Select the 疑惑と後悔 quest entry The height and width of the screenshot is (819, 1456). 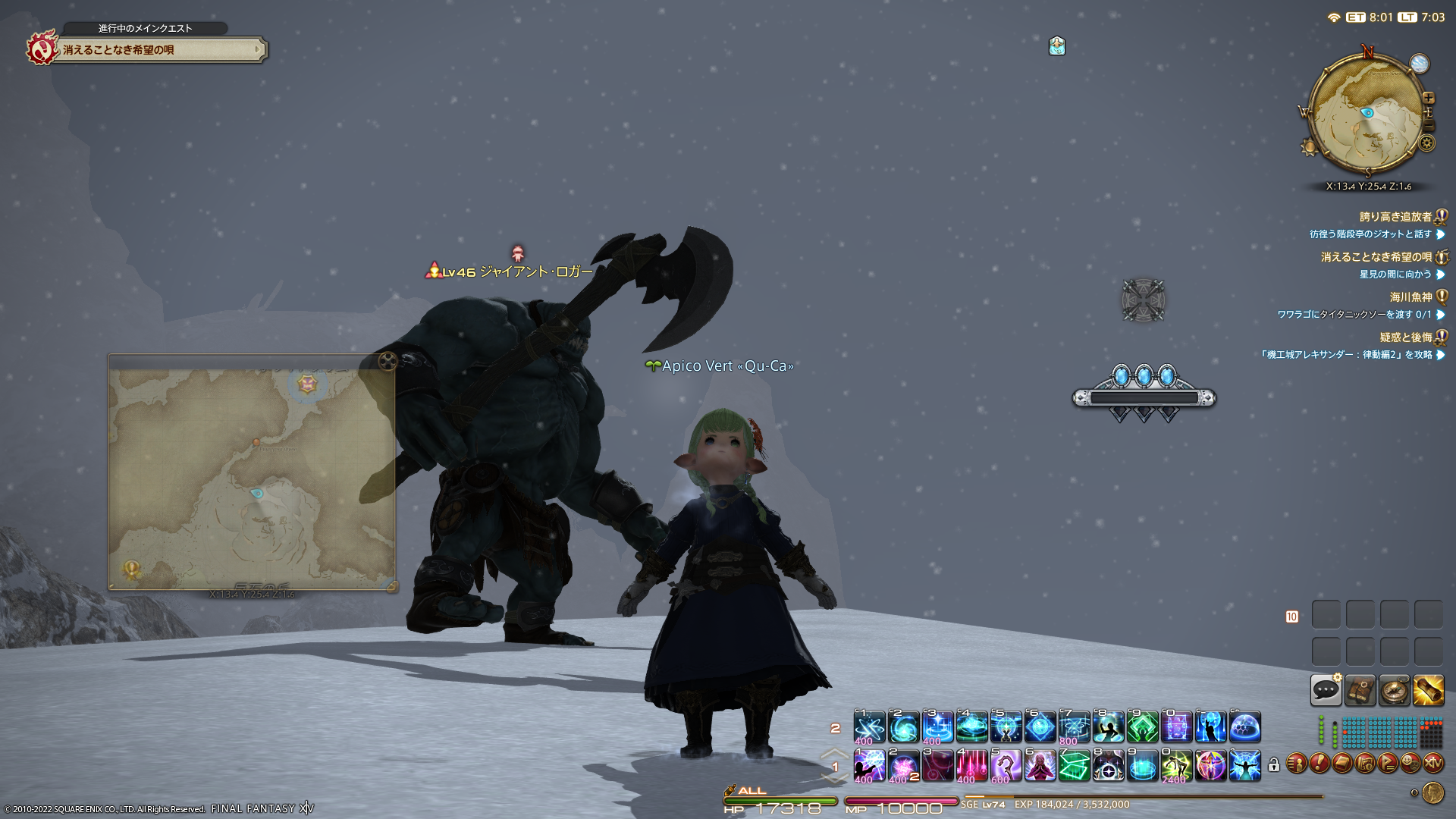1405,337
